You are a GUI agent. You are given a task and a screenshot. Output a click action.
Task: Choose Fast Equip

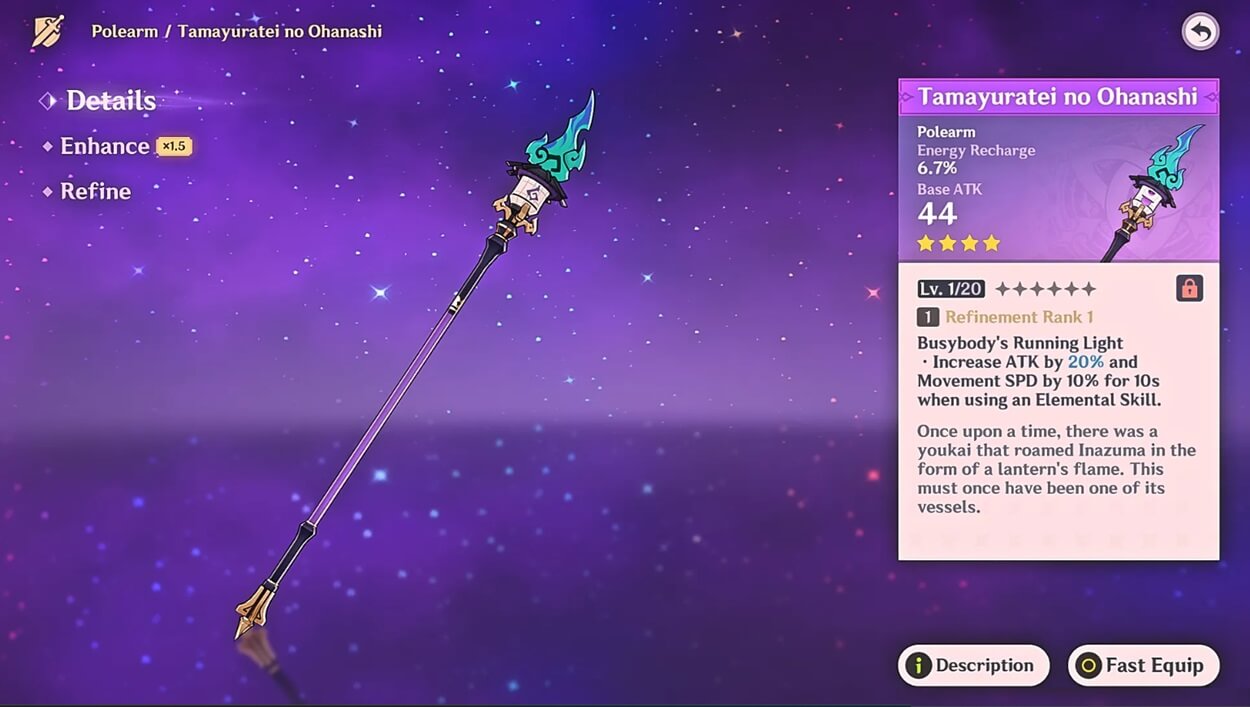(1143, 665)
